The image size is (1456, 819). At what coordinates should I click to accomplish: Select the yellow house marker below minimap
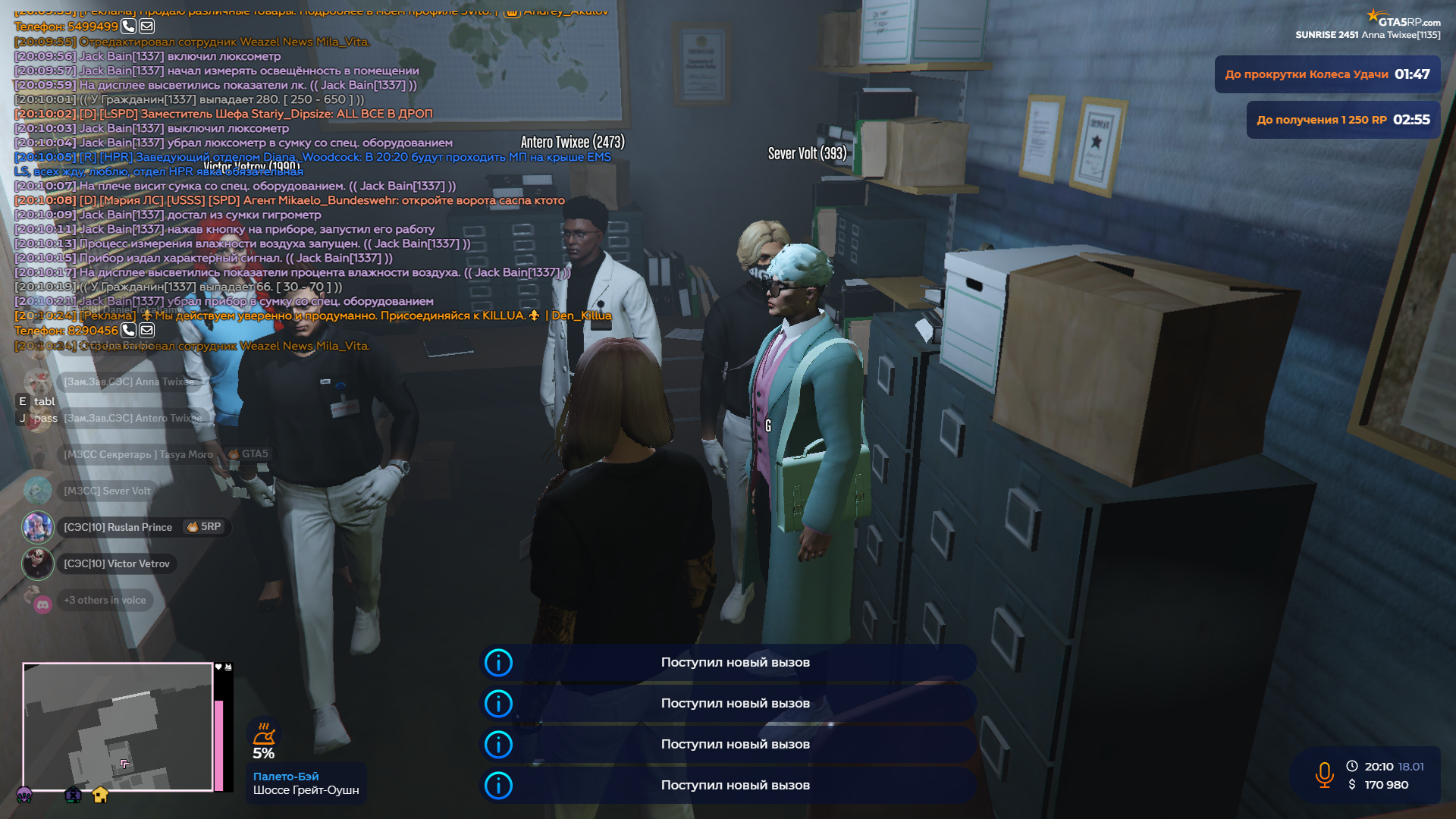tap(100, 795)
